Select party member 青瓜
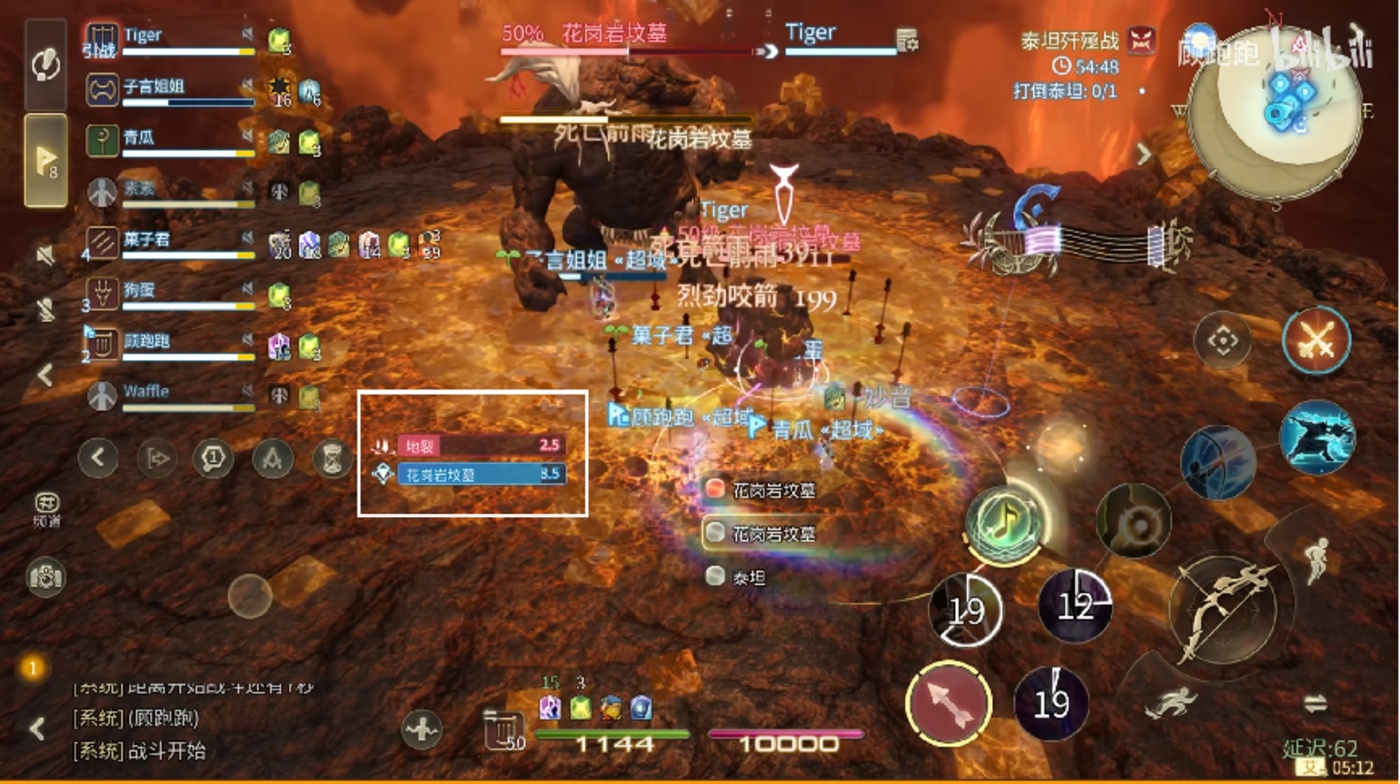The image size is (1400, 784). [170, 142]
